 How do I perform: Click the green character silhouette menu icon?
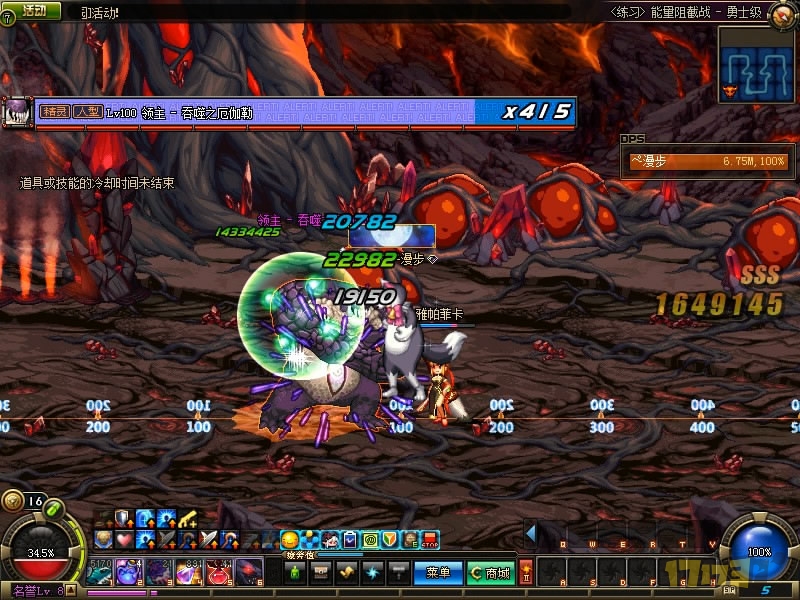(292, 573)
